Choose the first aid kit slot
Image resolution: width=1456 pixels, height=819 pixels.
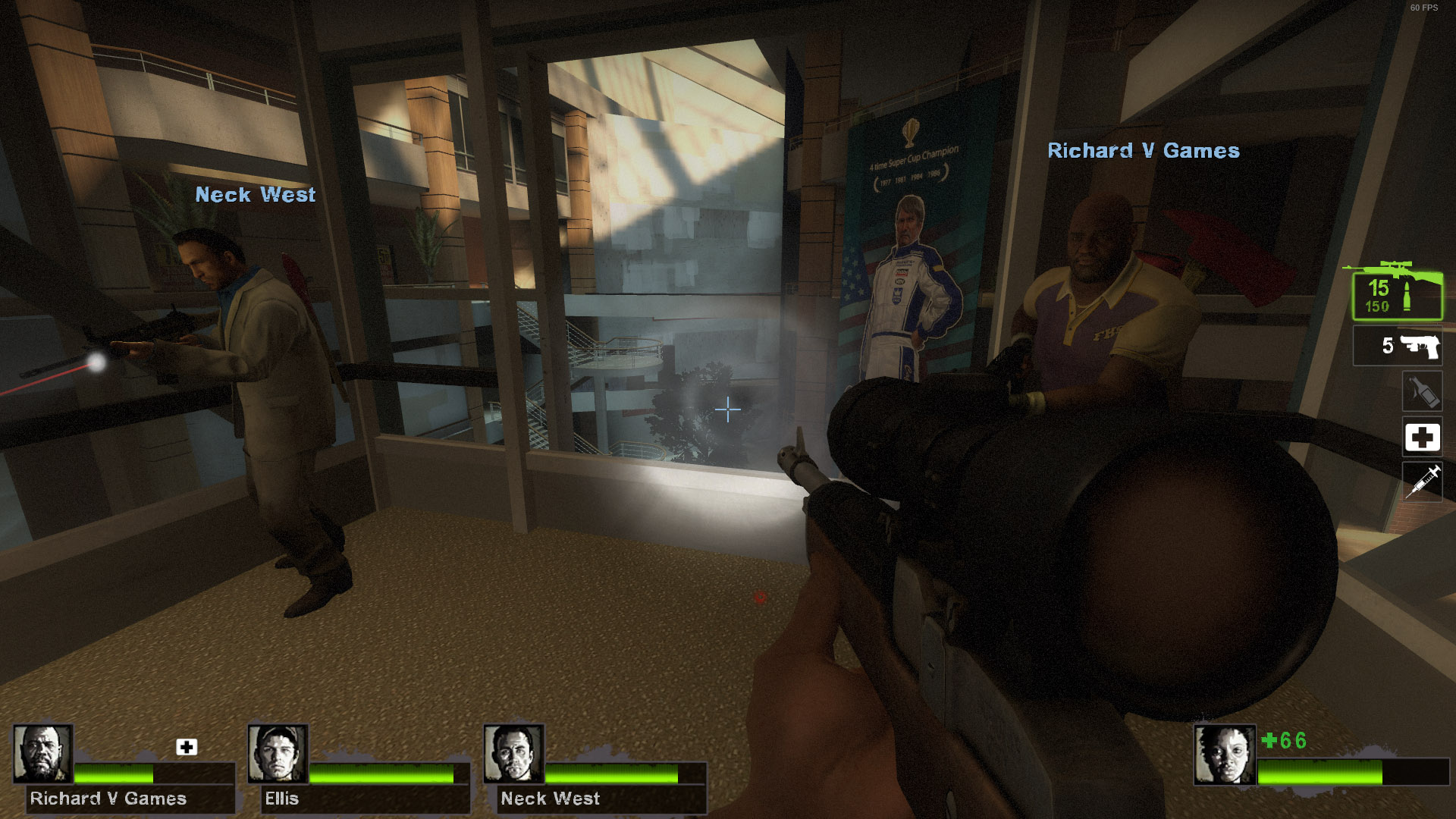[1422, 437]
